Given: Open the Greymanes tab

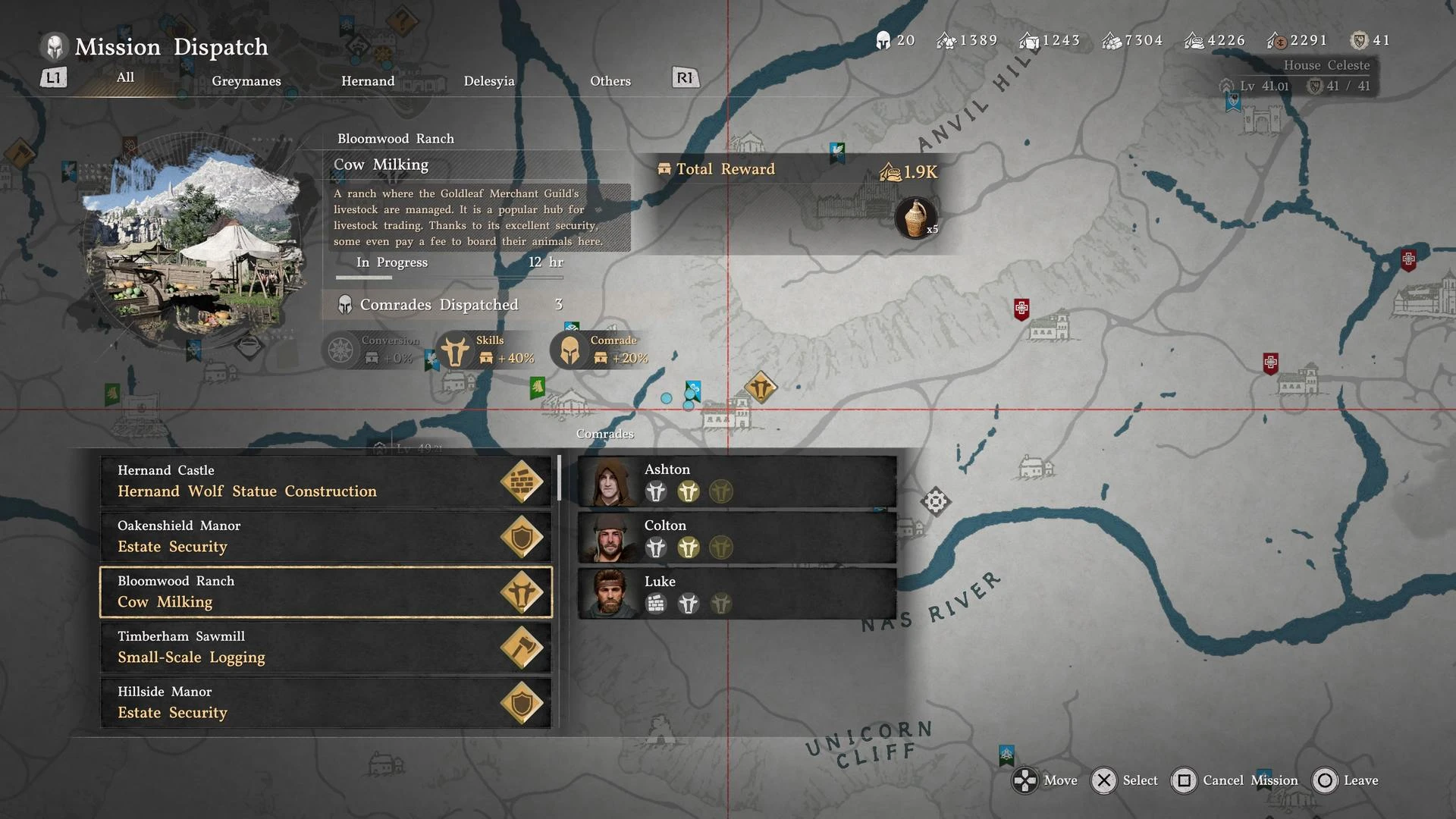Looking at the screenshot, I should [x=246, y=81].
